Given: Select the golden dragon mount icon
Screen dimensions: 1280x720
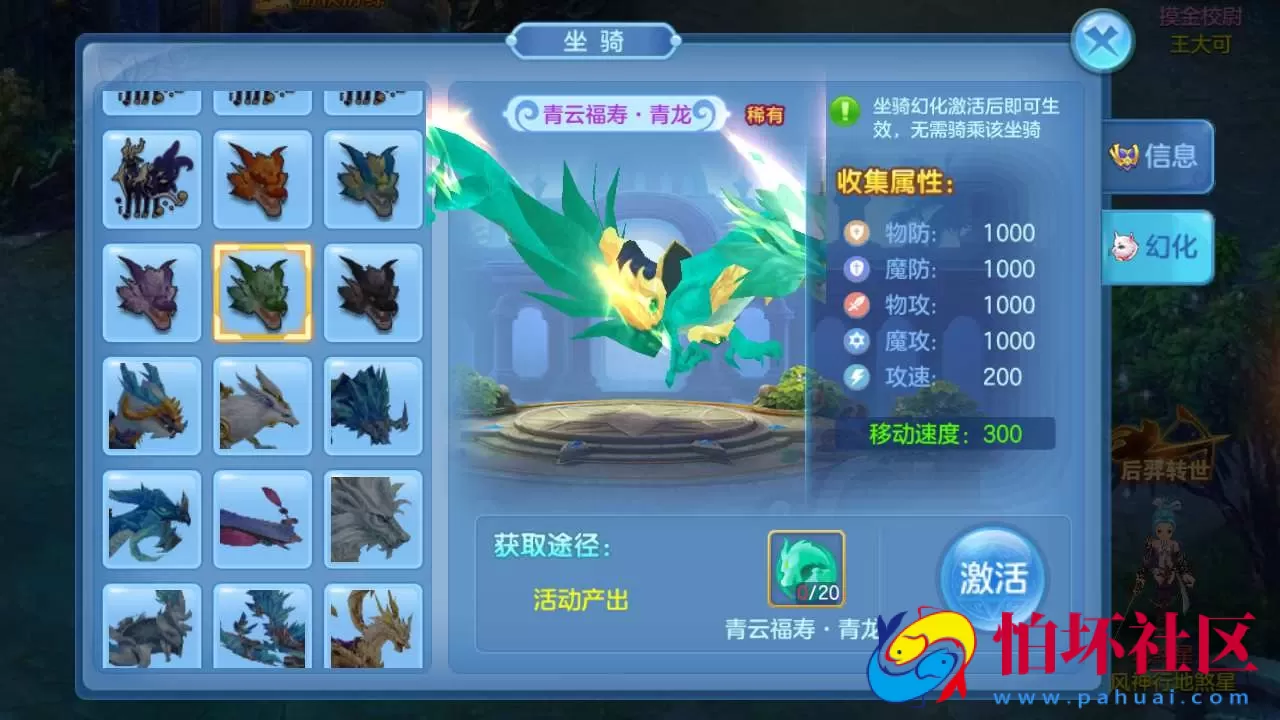Looking at the screenshot, I should [373, 628].
